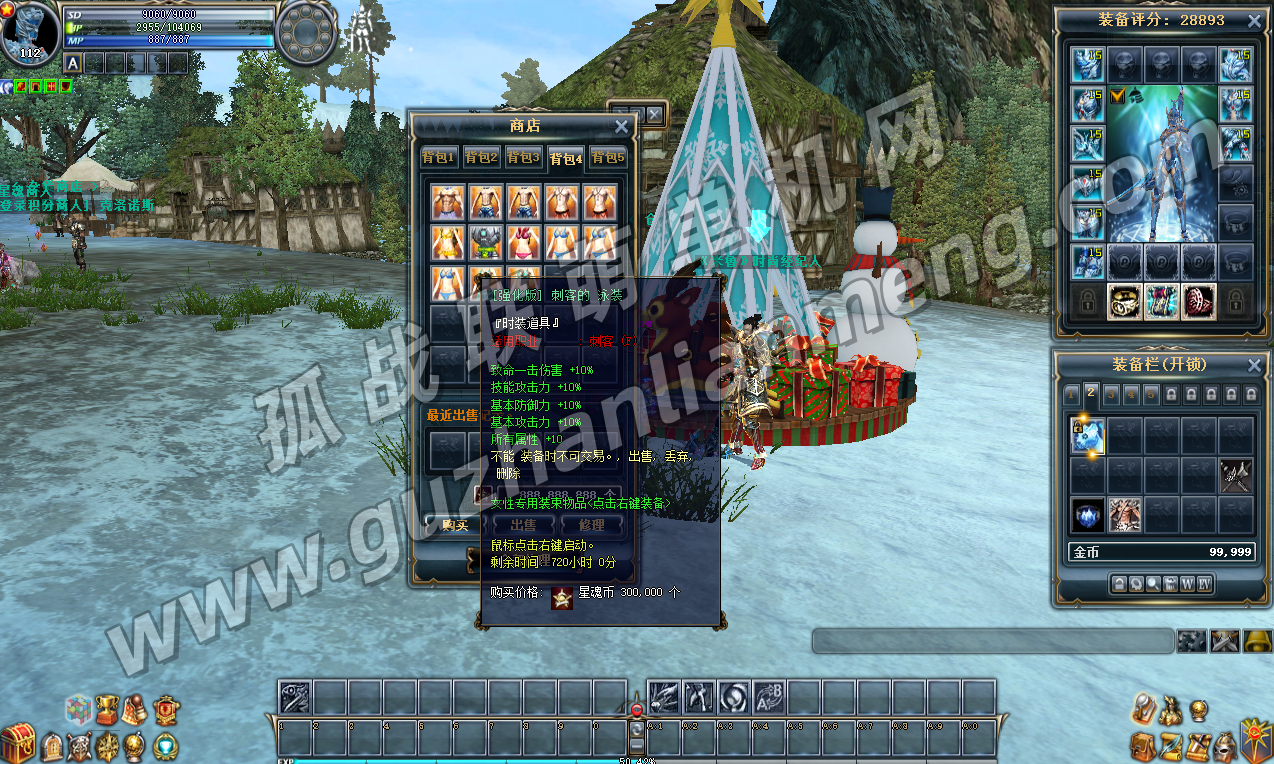Select the red shell accessory slot
The height and width of the screenshot is (764, 1274).
pos(1199,301)
